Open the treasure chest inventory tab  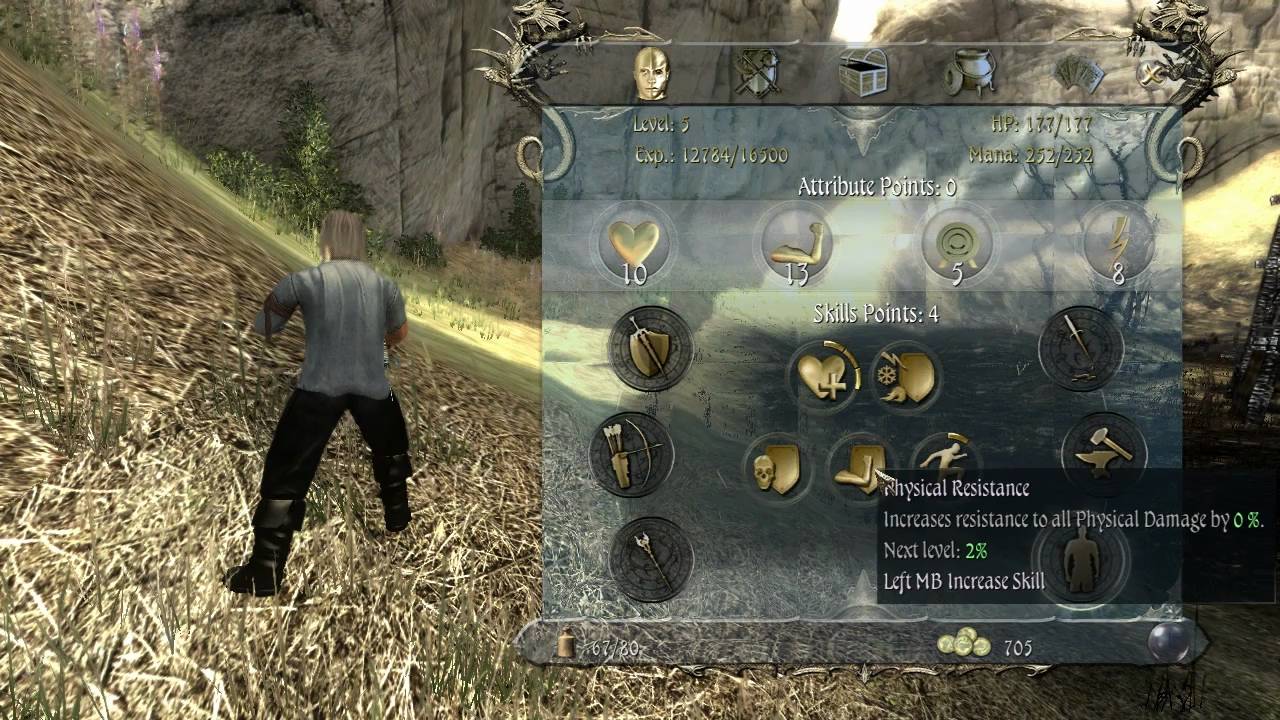863,72
